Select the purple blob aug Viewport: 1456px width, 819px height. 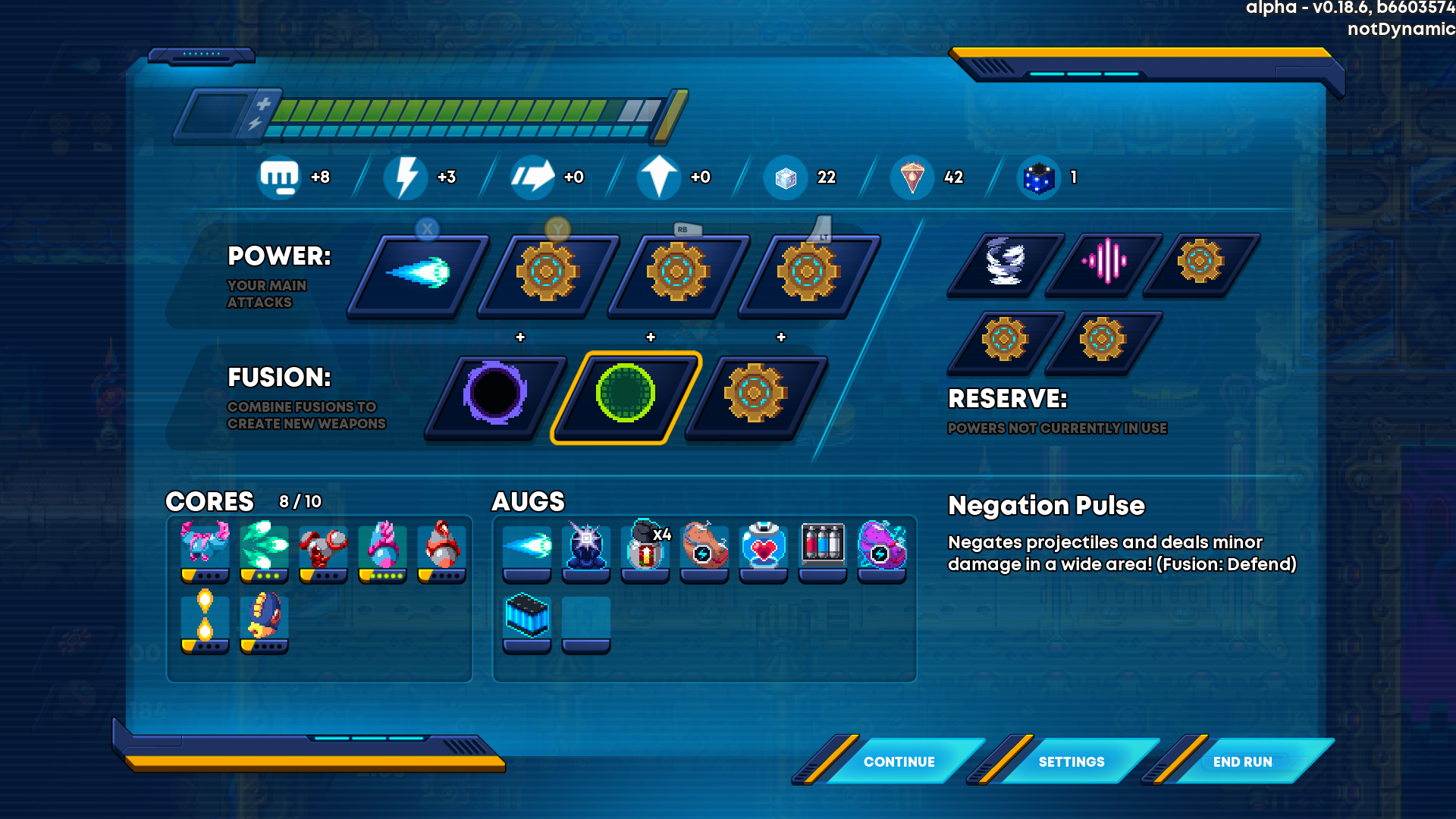click(x=882, y=548)
